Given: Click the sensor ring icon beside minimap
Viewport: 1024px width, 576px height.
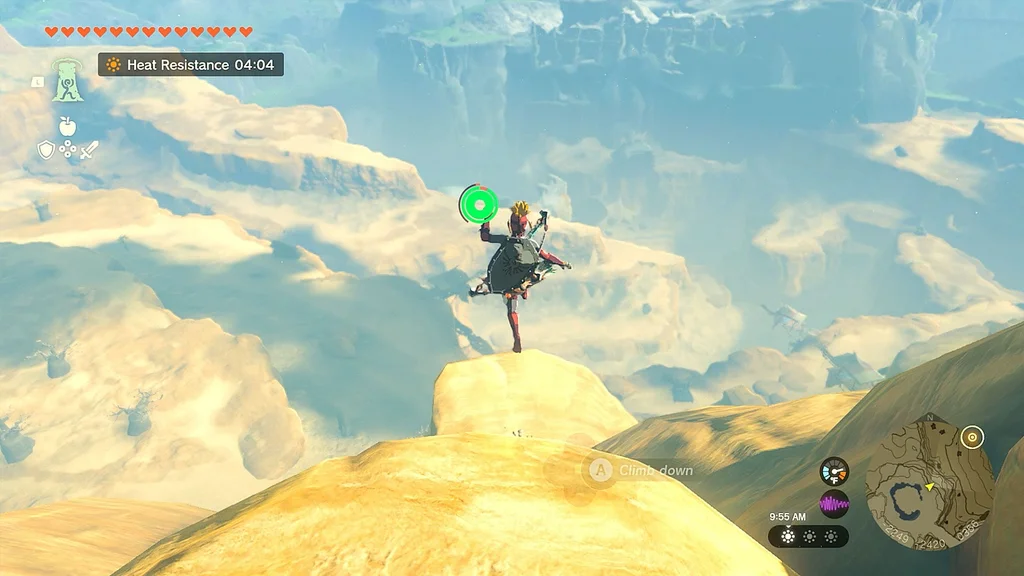Looking at the screenshot, I should (x=971, y=437).
